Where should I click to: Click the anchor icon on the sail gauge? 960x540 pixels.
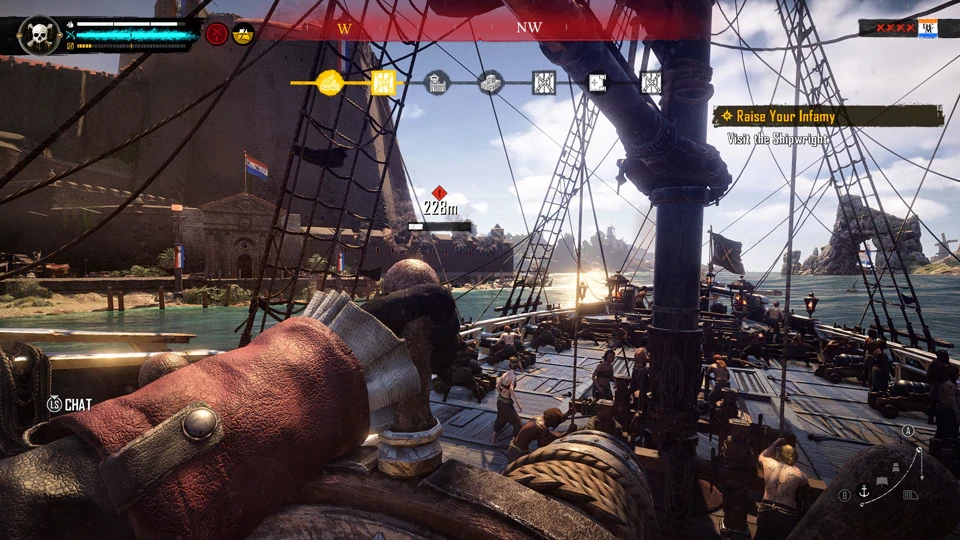point(863,491)
